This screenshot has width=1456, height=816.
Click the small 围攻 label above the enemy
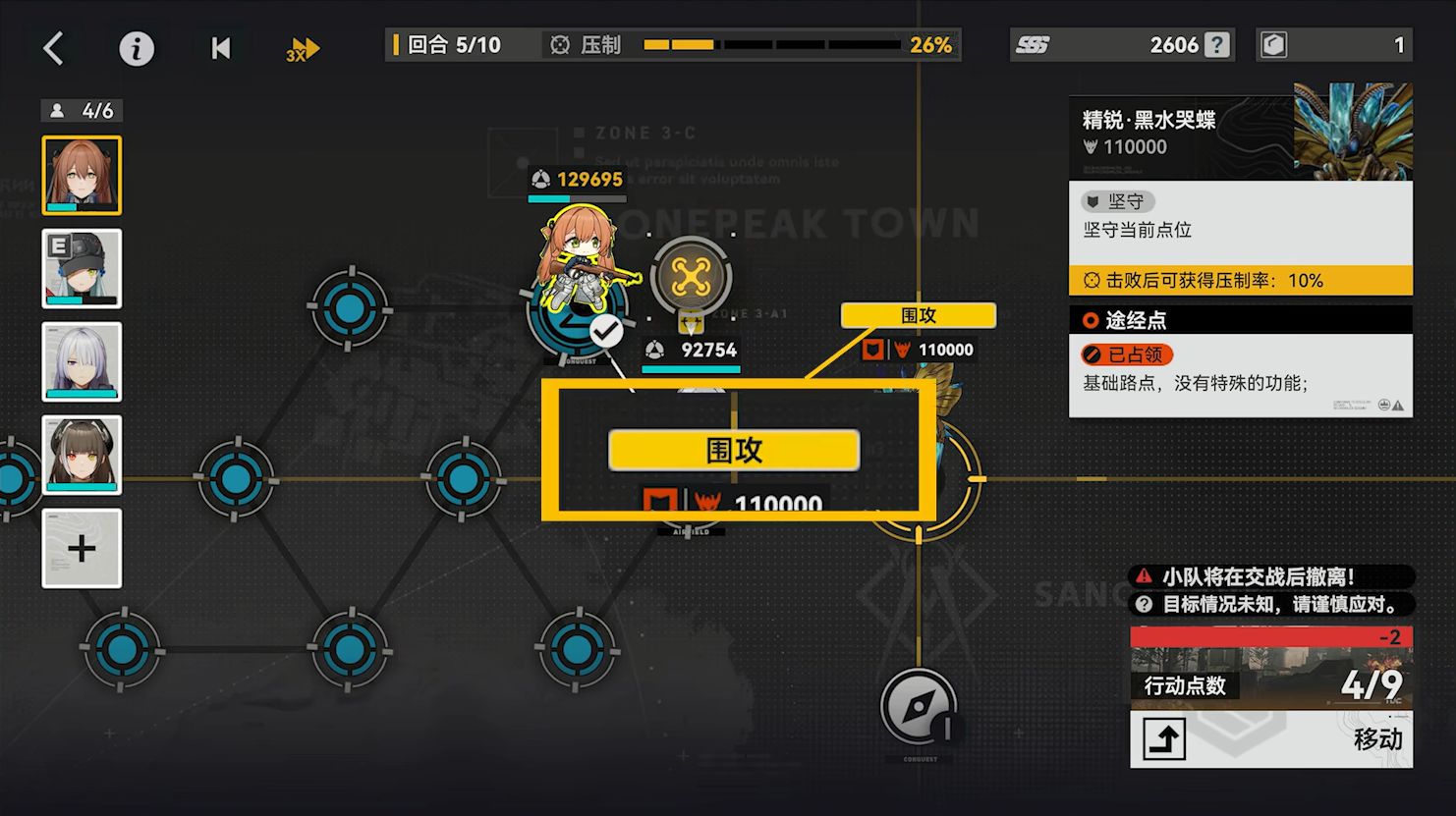[x=919, y=315]
